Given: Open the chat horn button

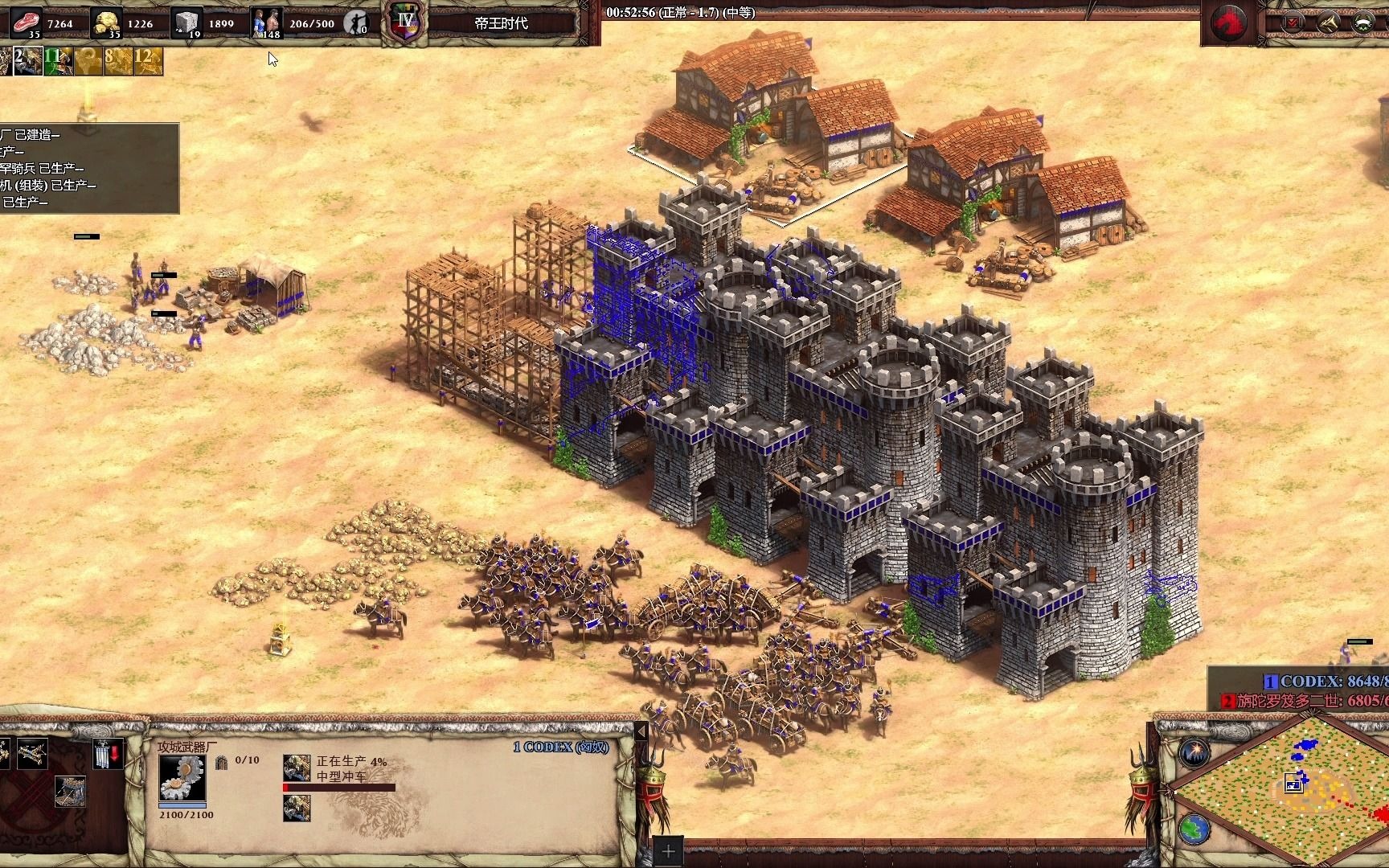Looking at the screenshot, I should click(1328, 23).
